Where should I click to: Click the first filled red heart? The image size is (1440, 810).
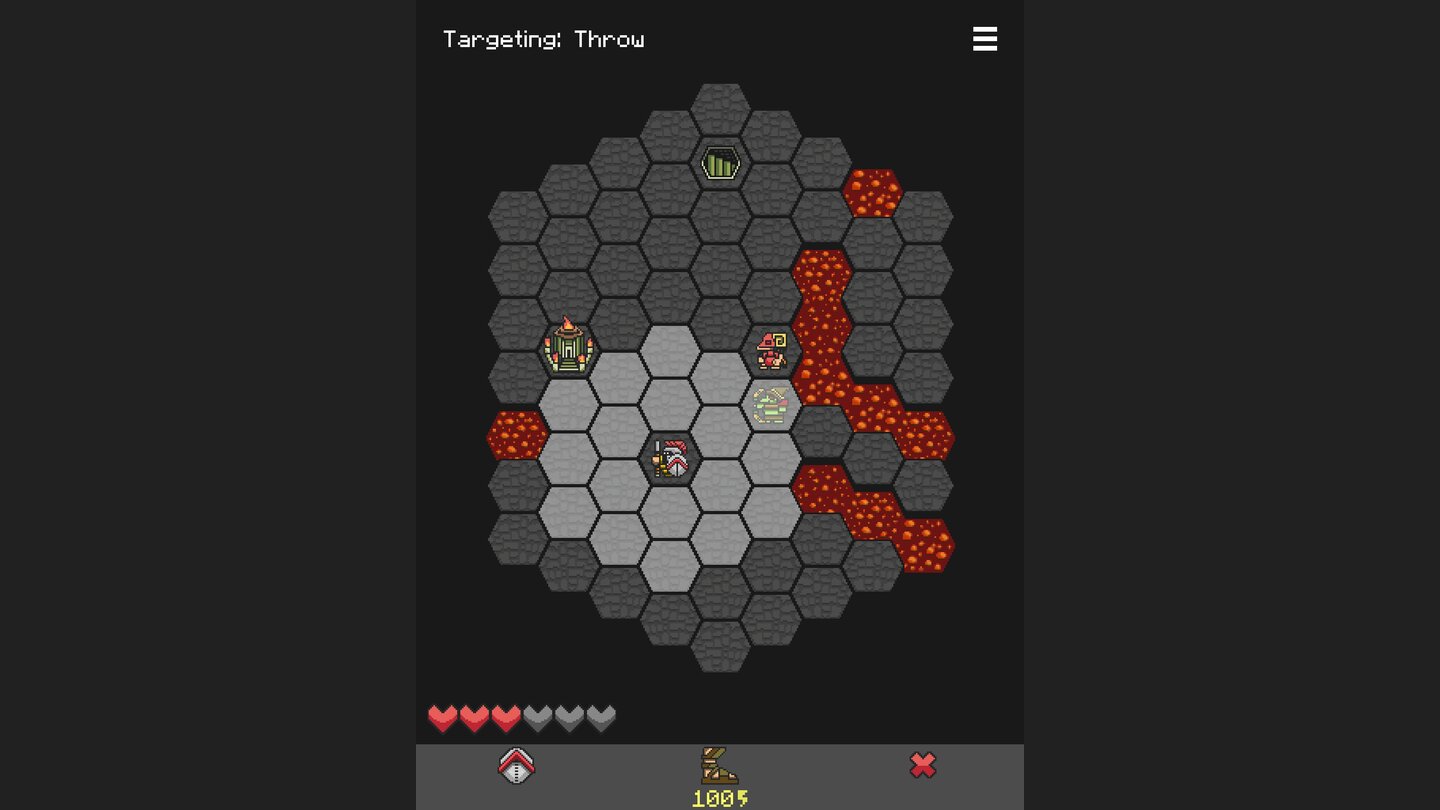[x=443, y=717]
